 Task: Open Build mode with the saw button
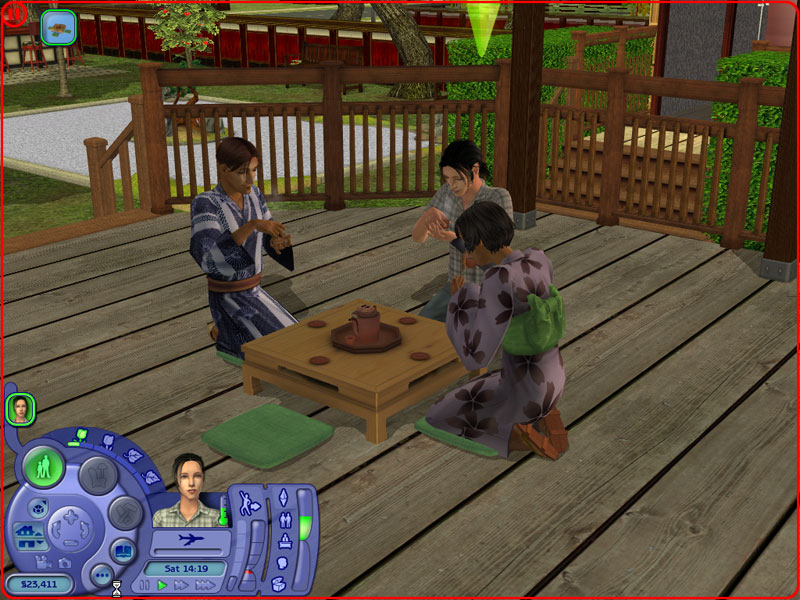(x=126, y=514)
